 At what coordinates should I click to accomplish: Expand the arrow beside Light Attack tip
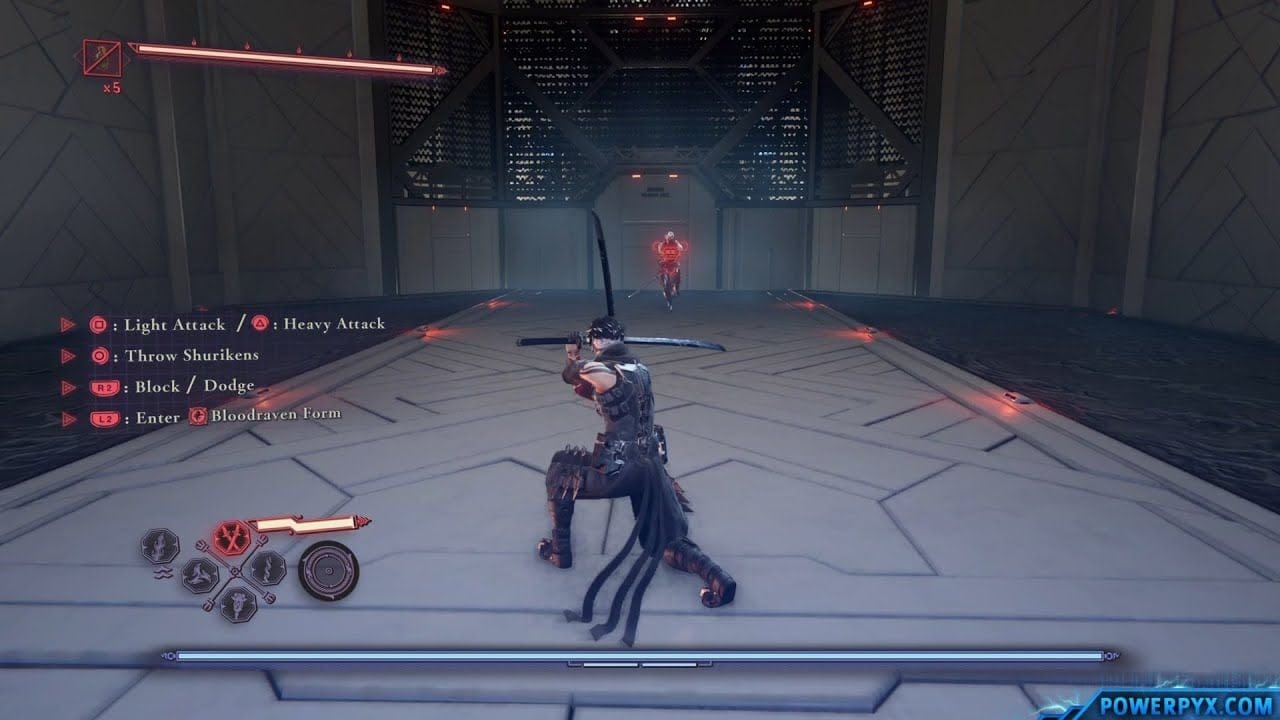67,323
